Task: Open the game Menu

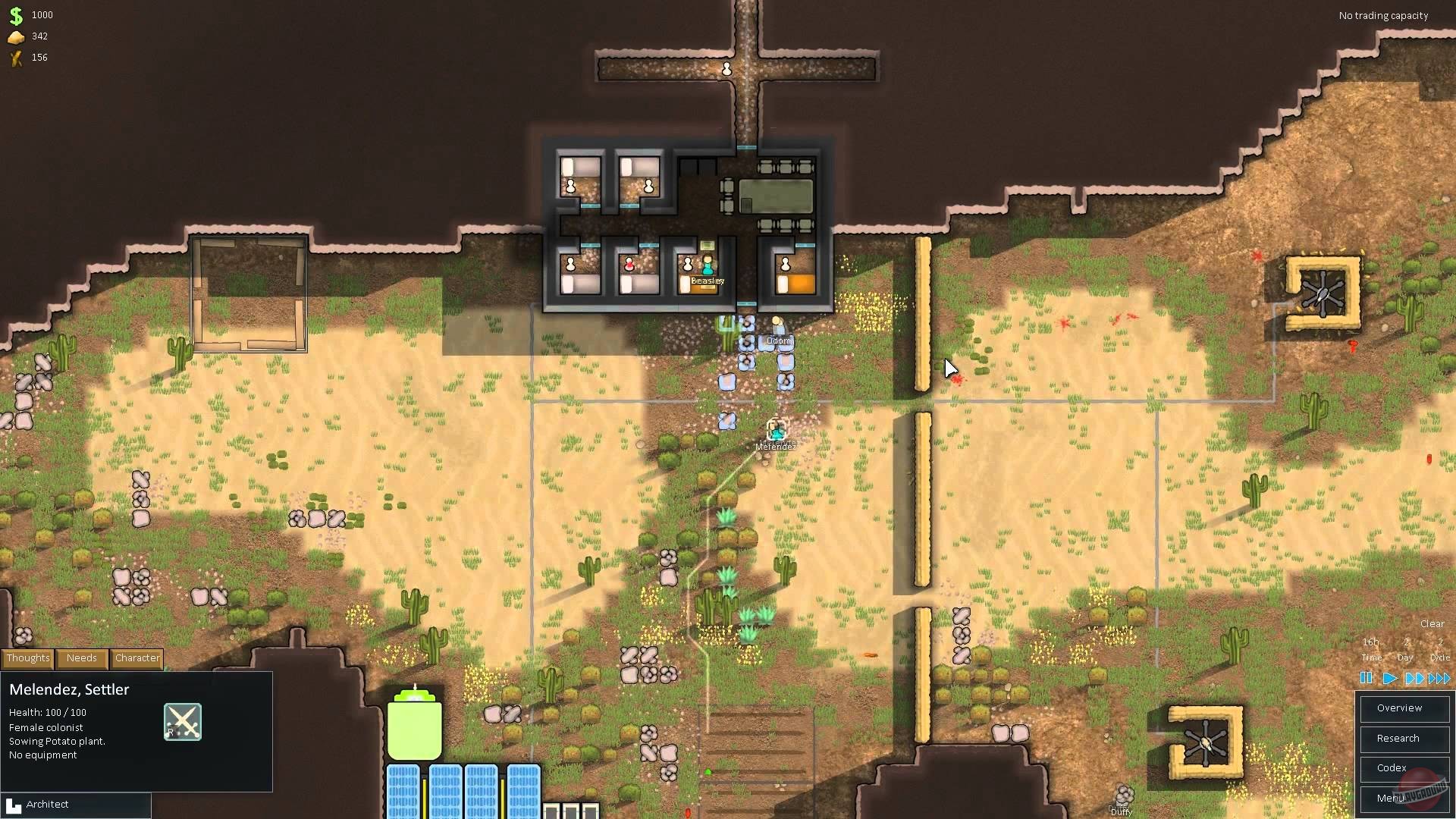Action: (1404, 799)
